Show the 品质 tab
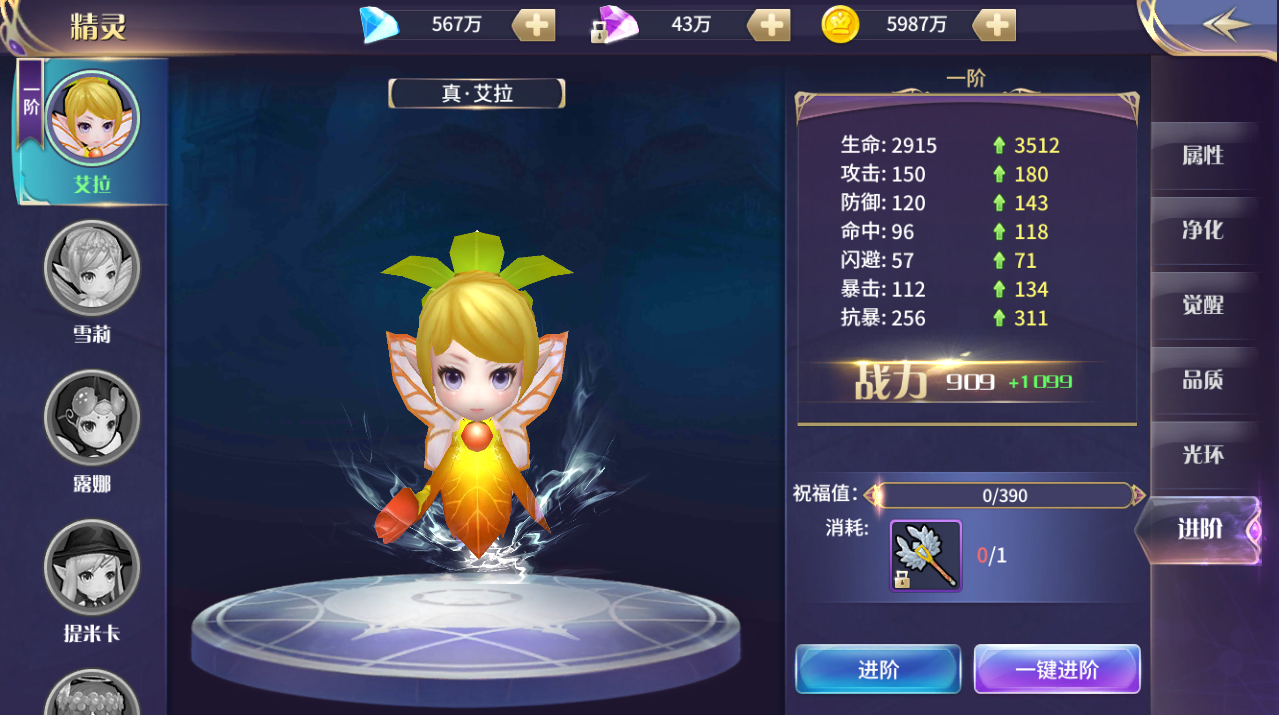 1202,381
